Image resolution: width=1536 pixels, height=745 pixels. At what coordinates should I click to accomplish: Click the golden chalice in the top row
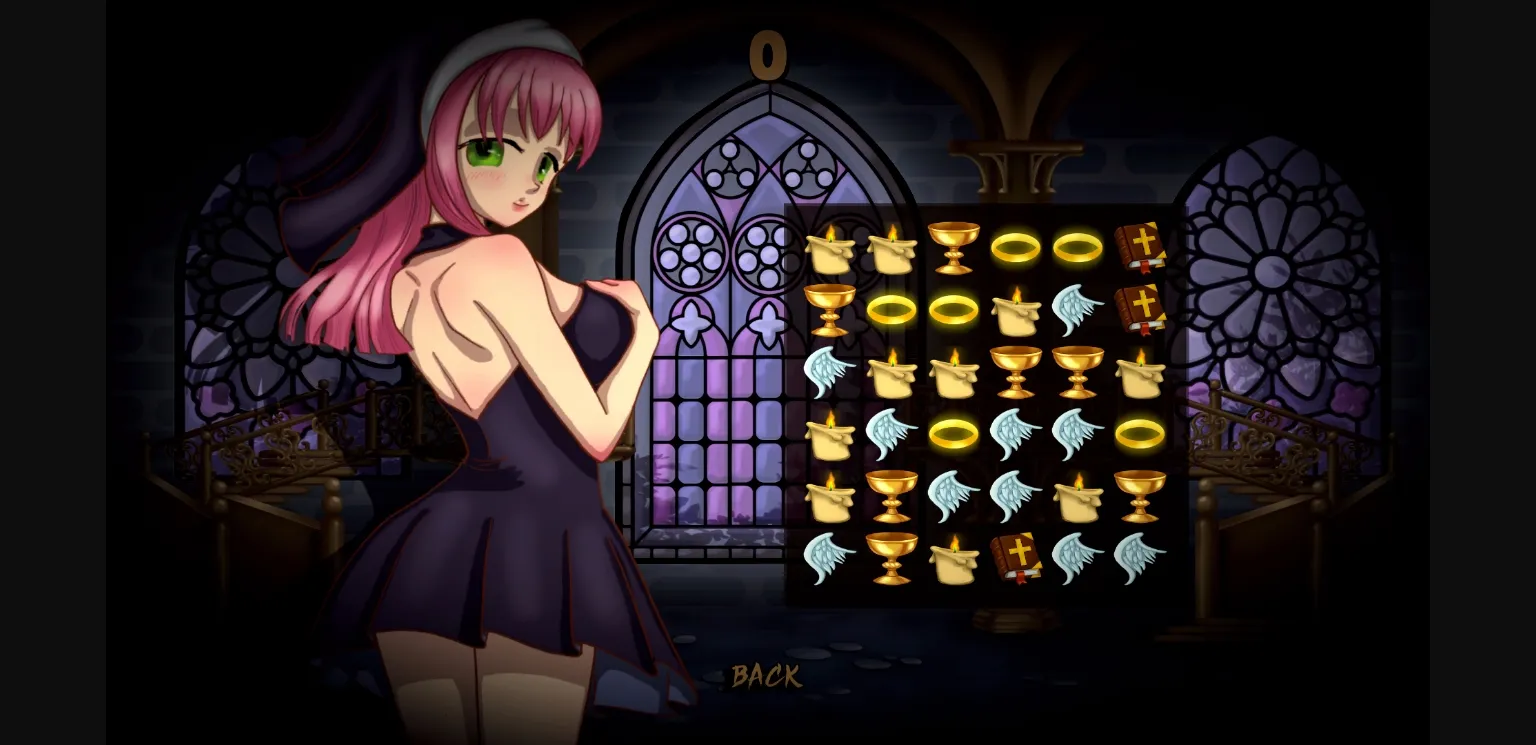(x=955, y=248)
